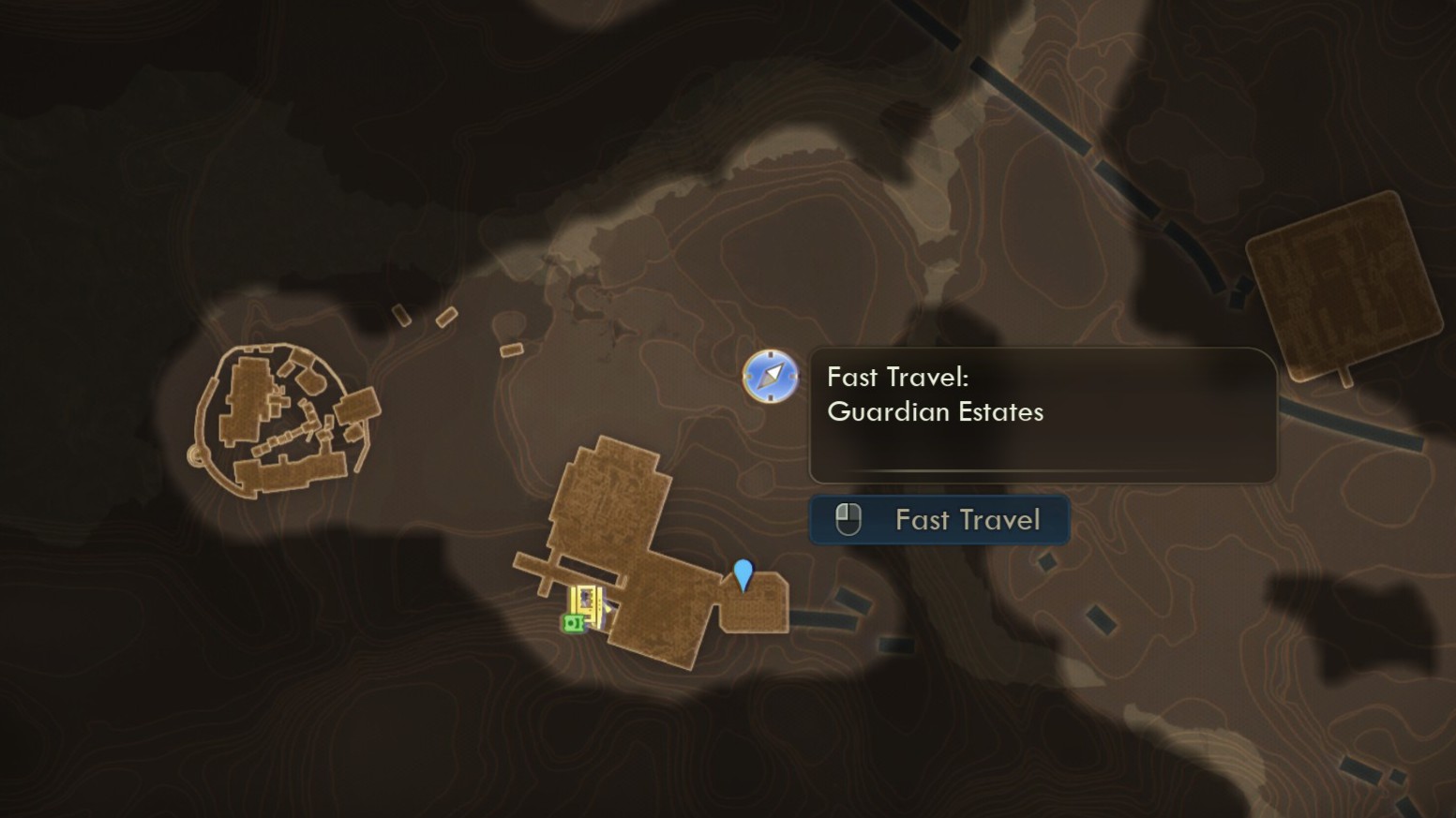The height and width of the screenshot is (818, 1456).
Task: Click the blue location pin marker
Action: [x=743, y=574]
